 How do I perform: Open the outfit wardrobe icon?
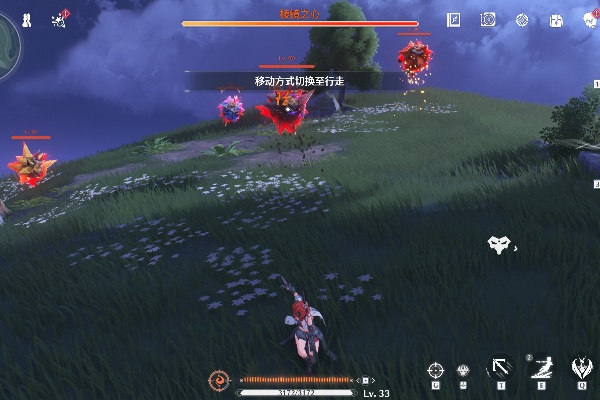coord(555,20)
